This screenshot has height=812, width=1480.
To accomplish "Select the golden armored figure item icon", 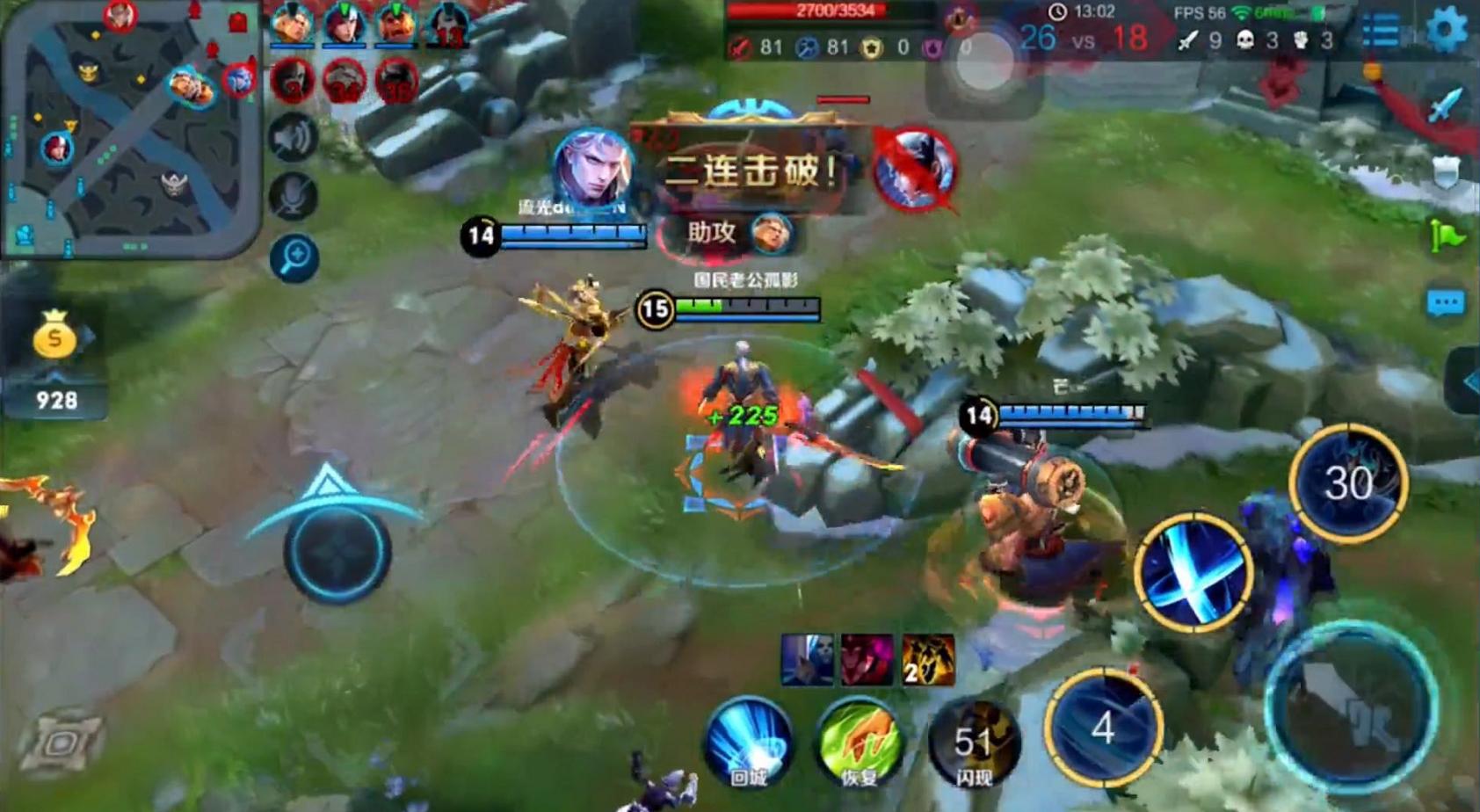I will pyautogui.click(x=928, y=659).
